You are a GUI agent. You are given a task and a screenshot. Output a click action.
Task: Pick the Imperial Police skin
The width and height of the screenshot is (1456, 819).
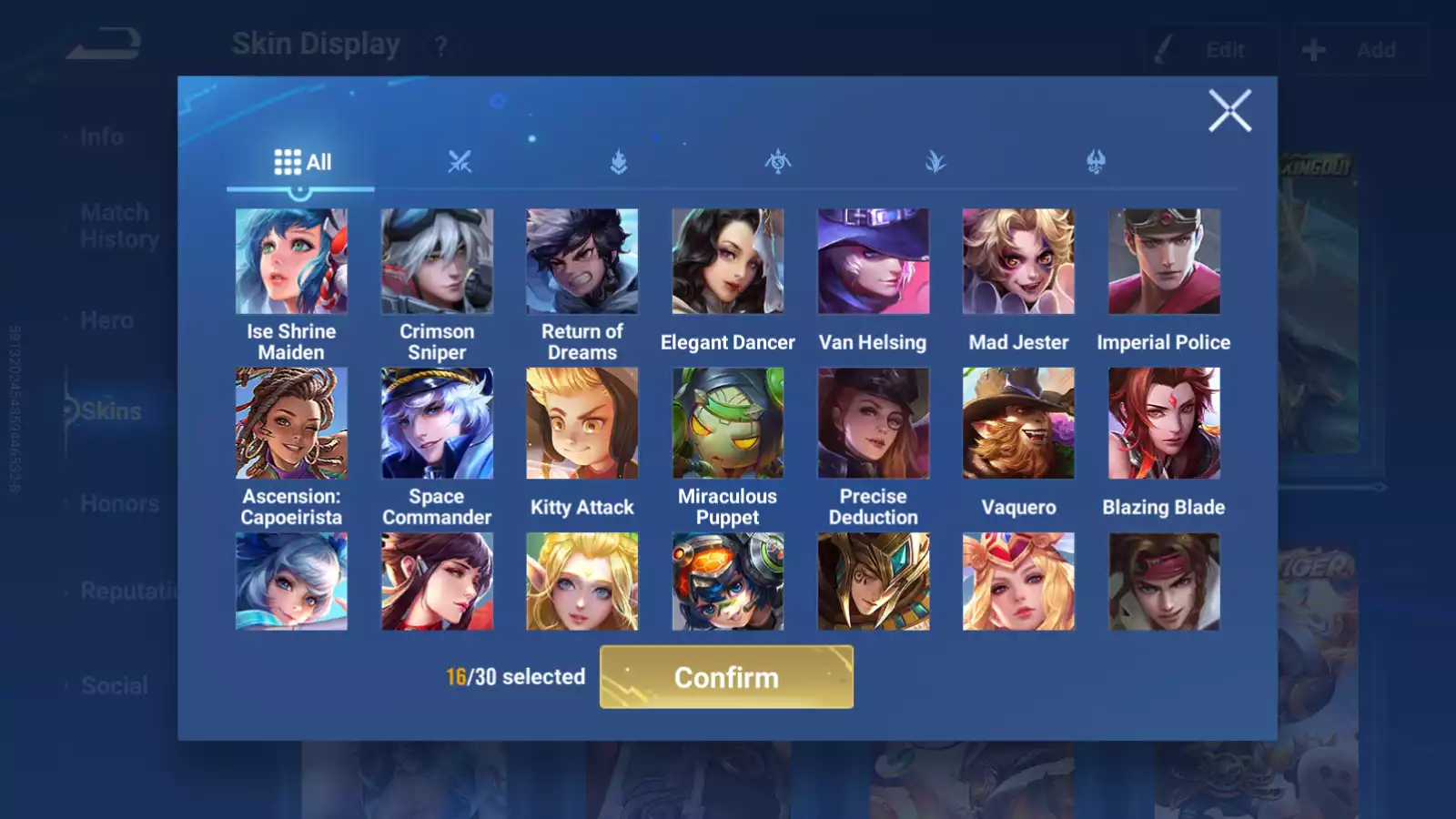point(1164,262)
